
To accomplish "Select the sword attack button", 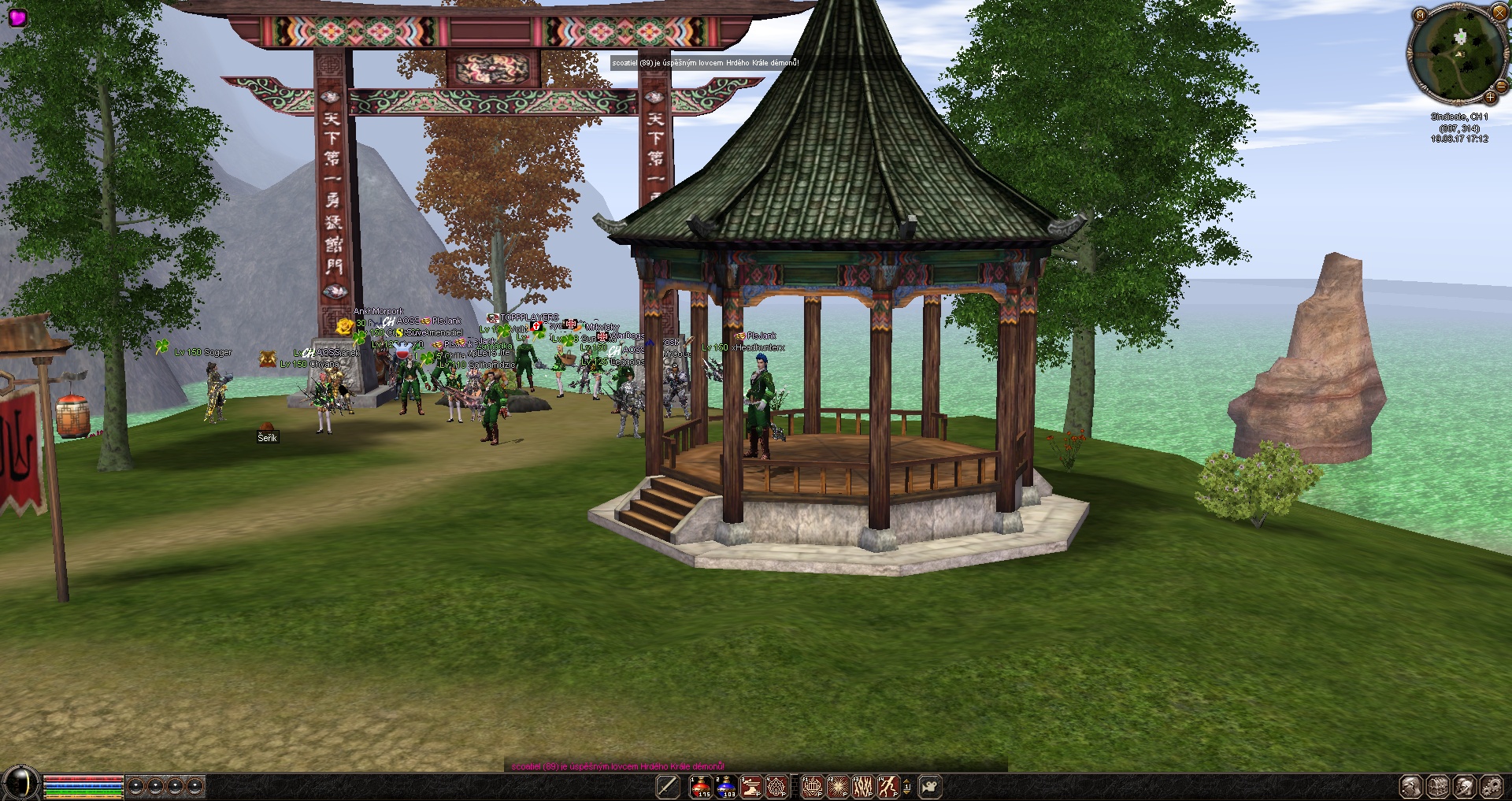I will pos(668,786).
